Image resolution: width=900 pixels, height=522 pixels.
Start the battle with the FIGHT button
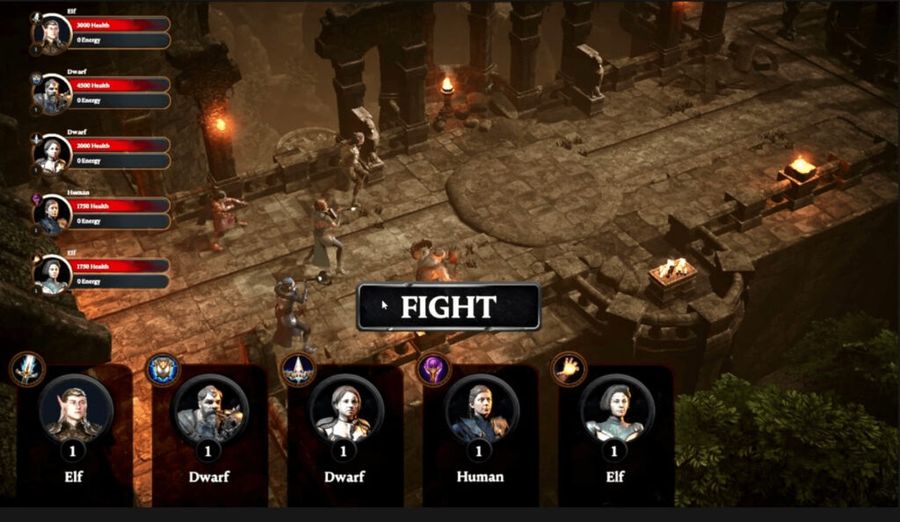pyautogui.click(x=448, y=307)
